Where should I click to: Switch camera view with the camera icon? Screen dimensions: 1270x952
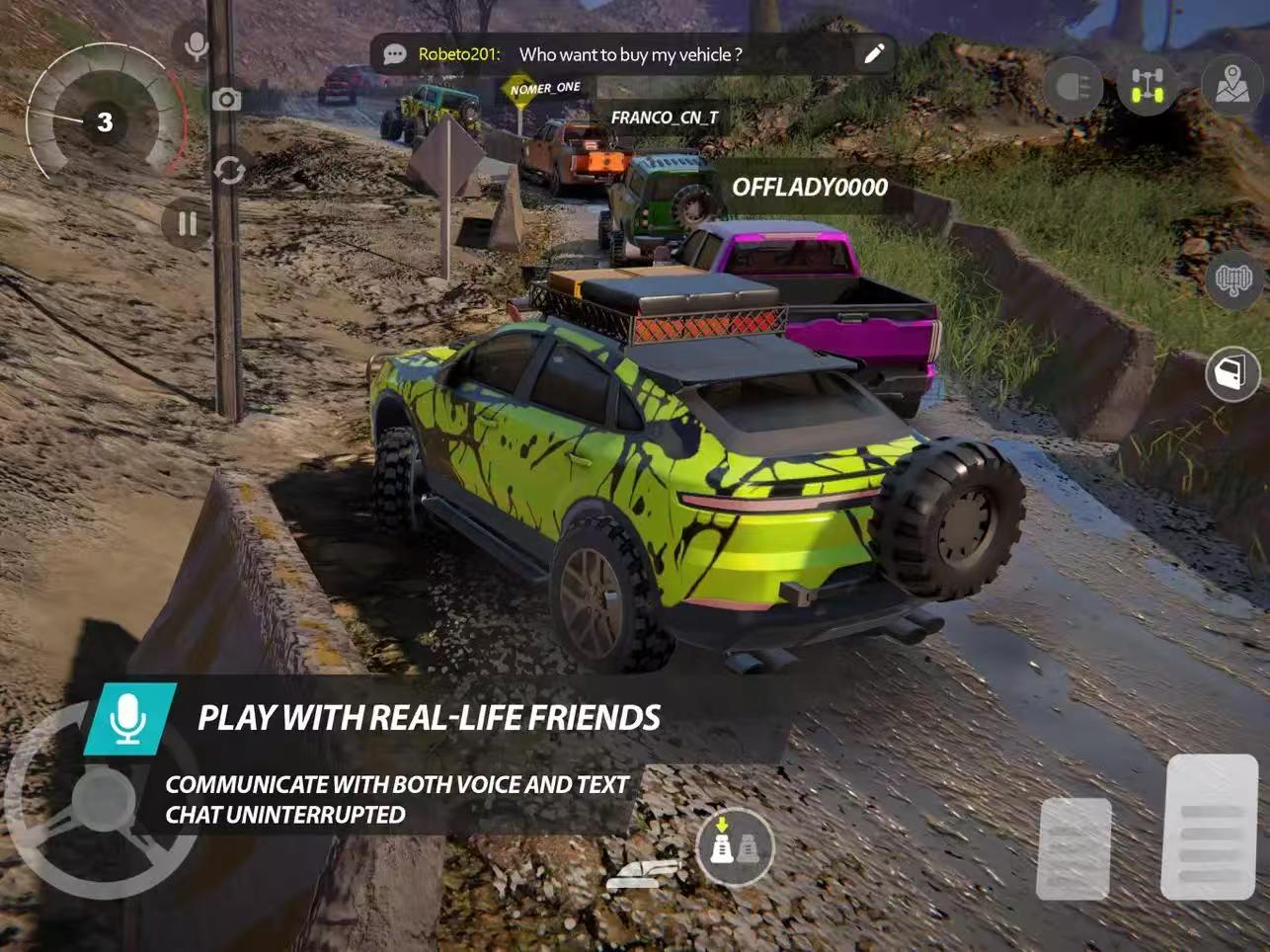(x=226, y=99)
